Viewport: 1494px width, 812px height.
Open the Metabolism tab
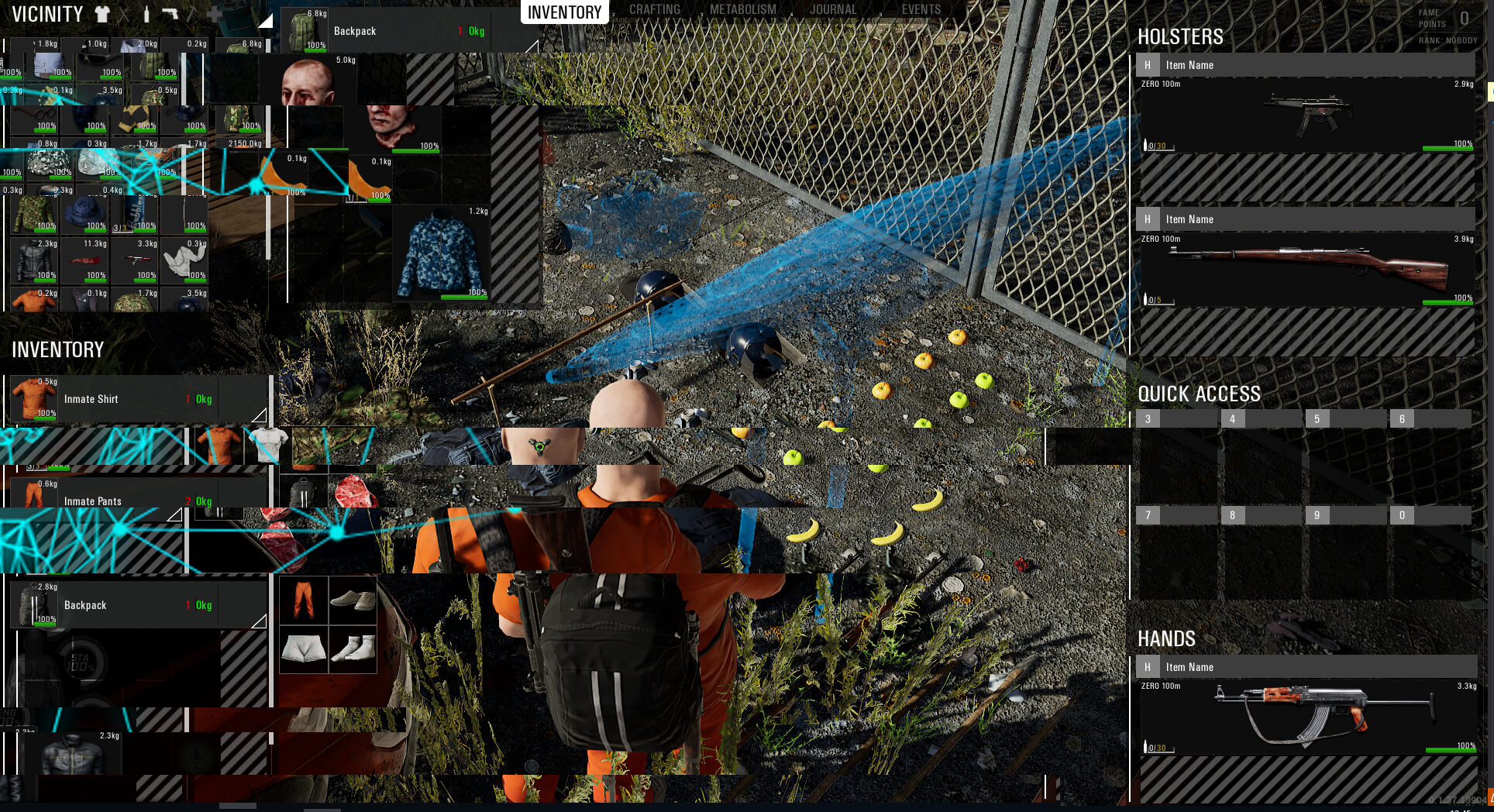coord(742,10)
